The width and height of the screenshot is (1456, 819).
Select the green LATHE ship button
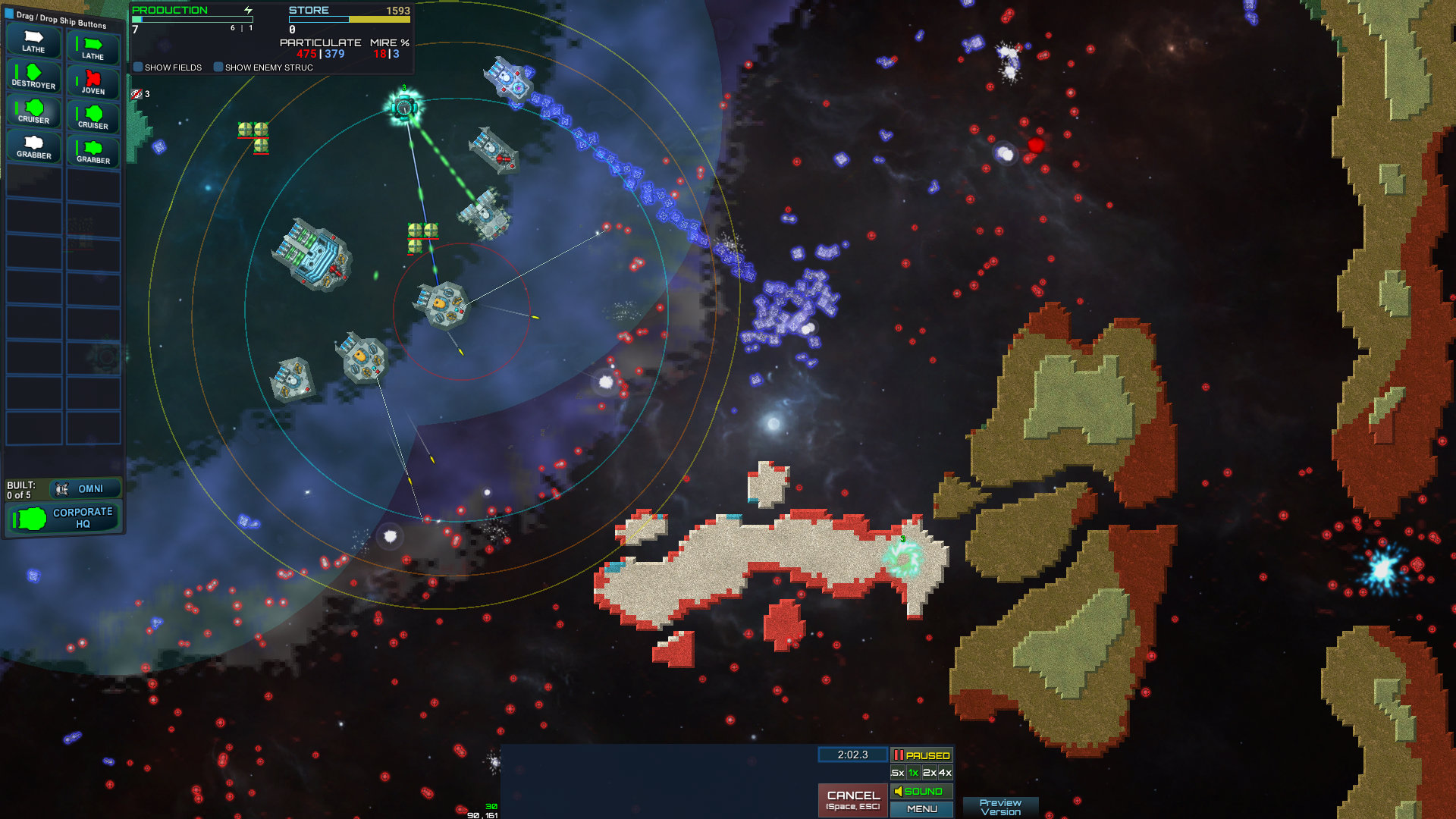coord(93,48)
